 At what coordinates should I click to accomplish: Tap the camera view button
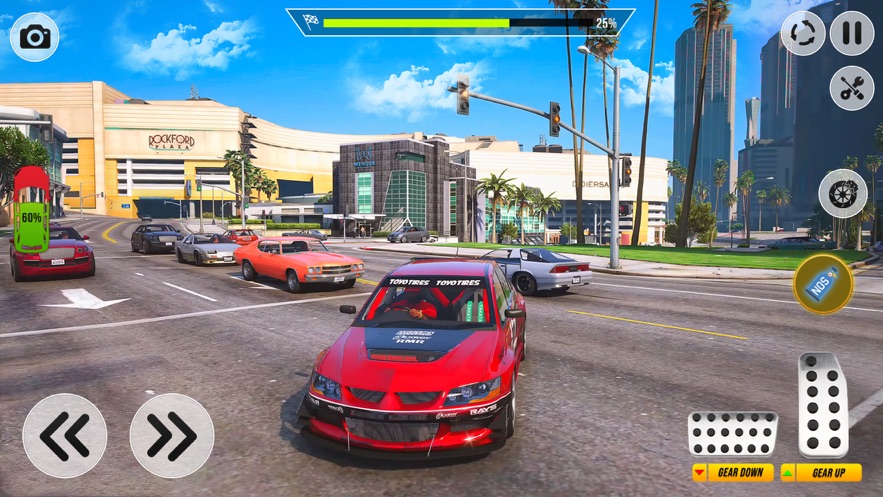tap(35, 37)
